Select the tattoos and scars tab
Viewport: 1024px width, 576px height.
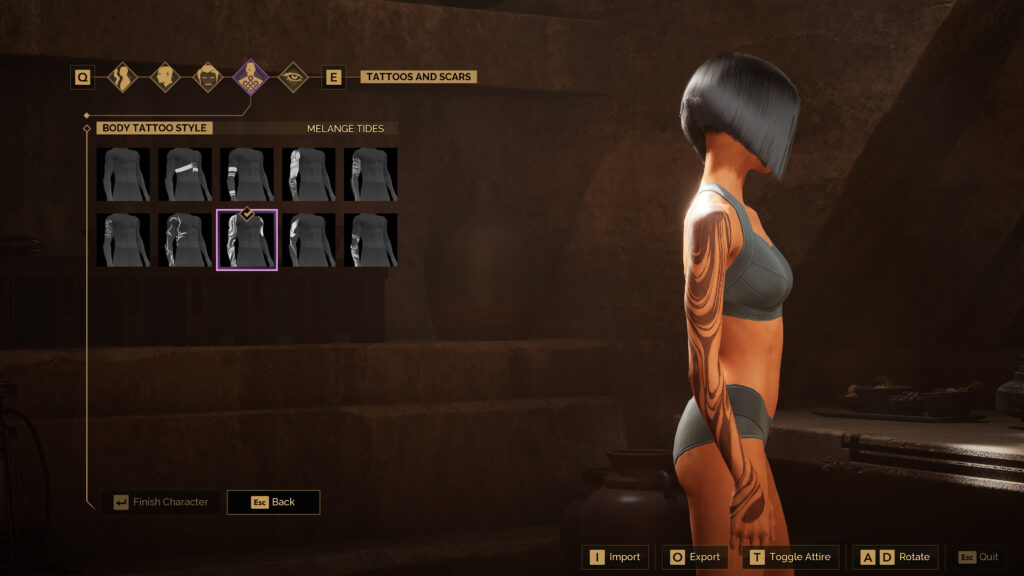click(250, 77)
